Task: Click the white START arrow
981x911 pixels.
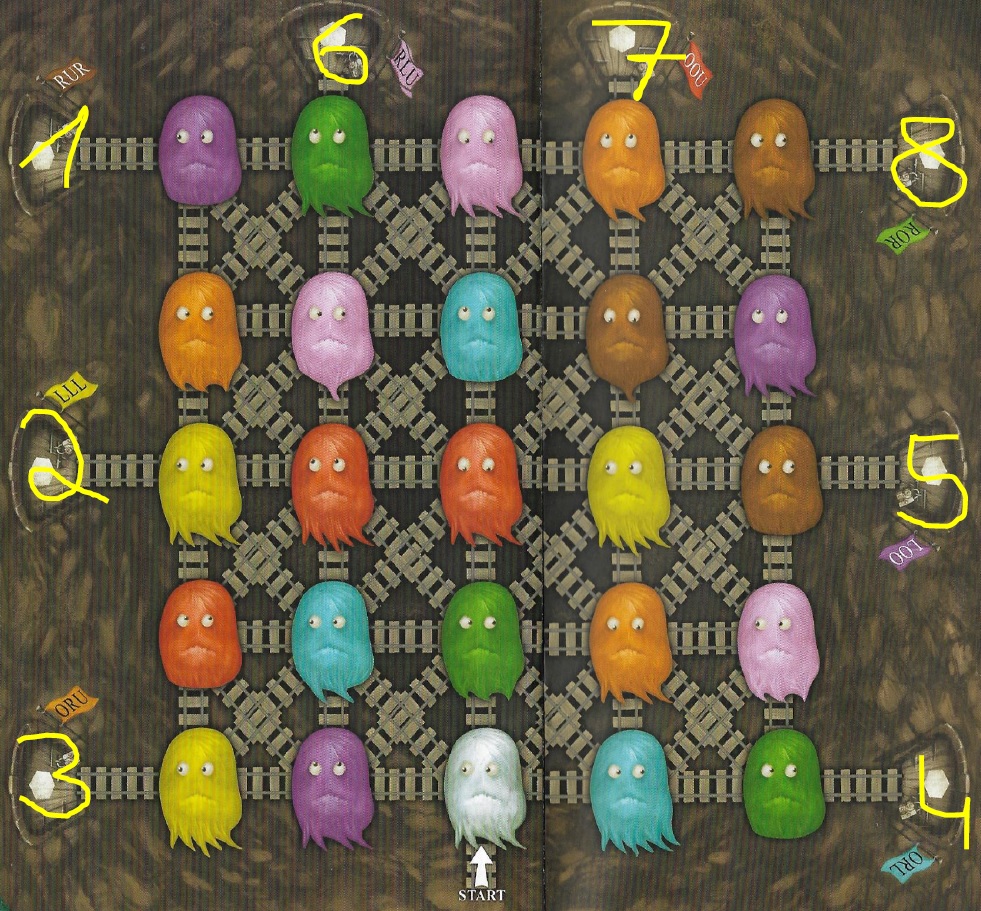Action: [x=483, y=863]
